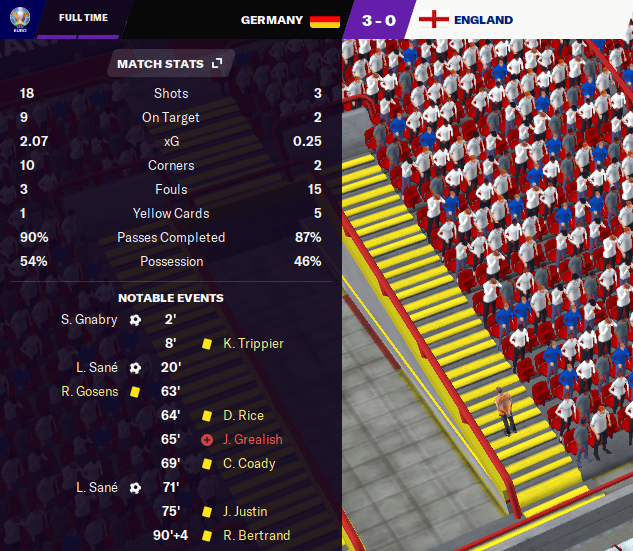Expand the Match Stats panel

click(216, 64)
